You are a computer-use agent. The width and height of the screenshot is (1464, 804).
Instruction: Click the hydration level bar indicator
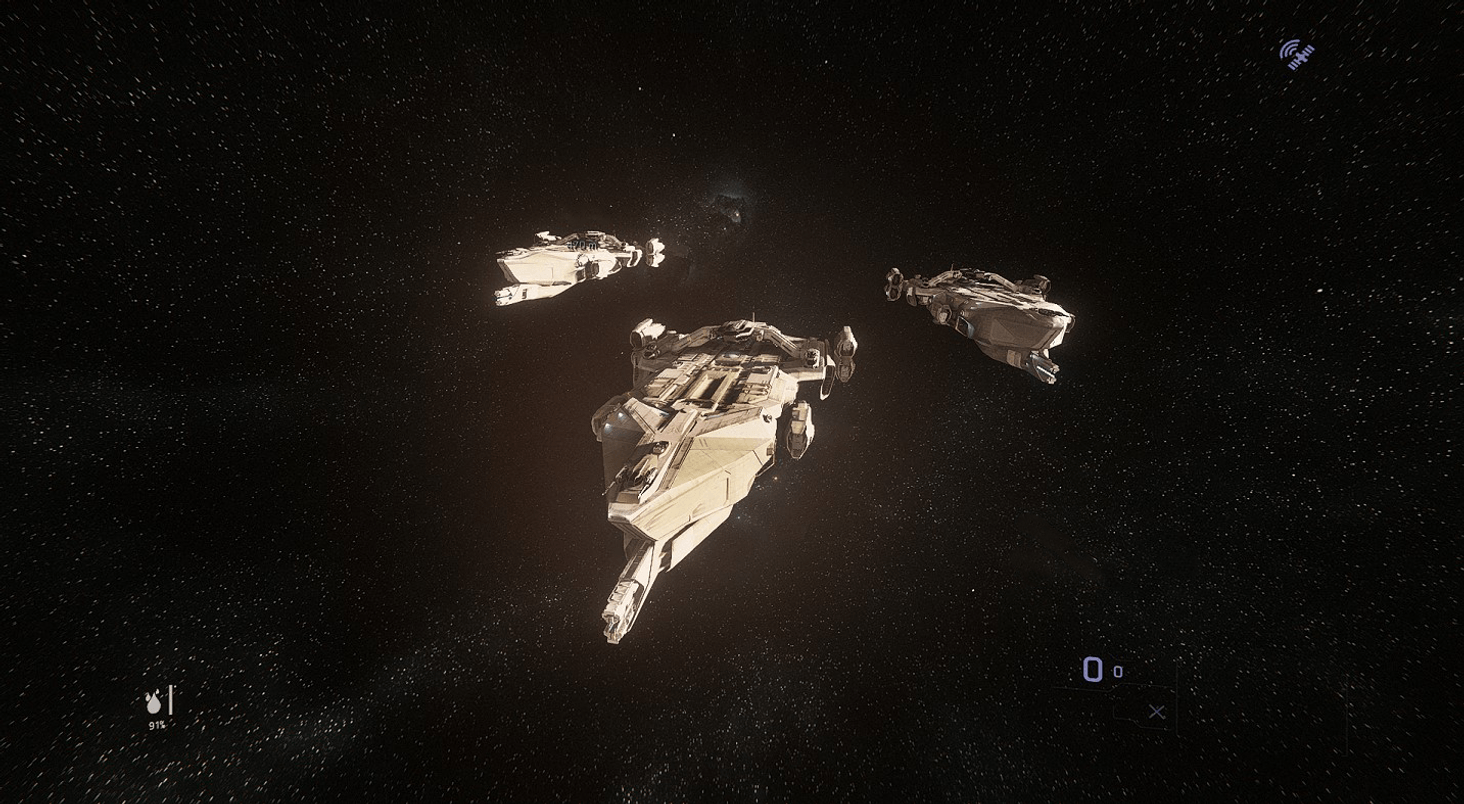tap(170, 700)
